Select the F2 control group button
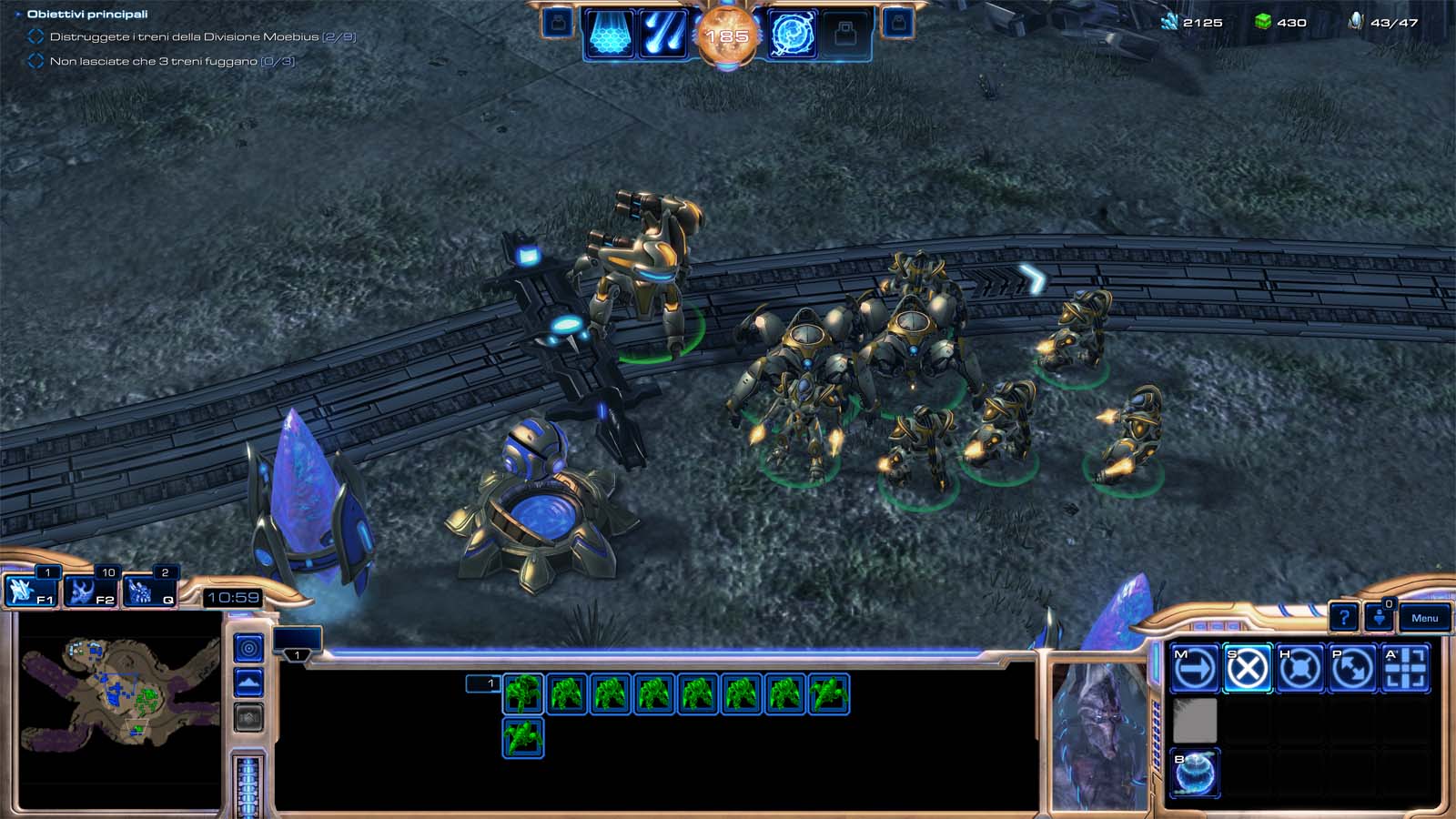 pyautogui.click(x=91, y=591)
